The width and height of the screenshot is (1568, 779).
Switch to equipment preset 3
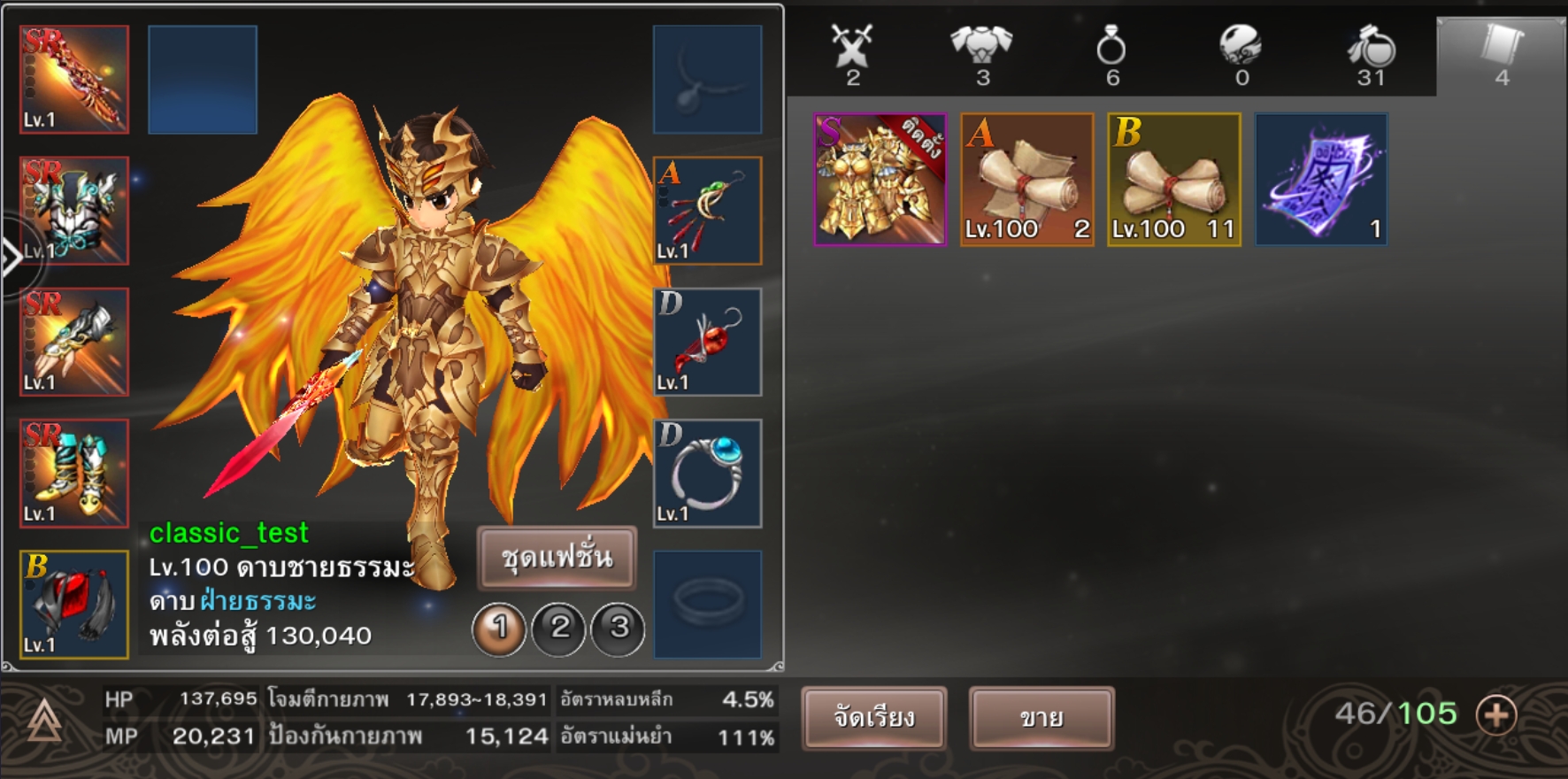click(619, 629)
